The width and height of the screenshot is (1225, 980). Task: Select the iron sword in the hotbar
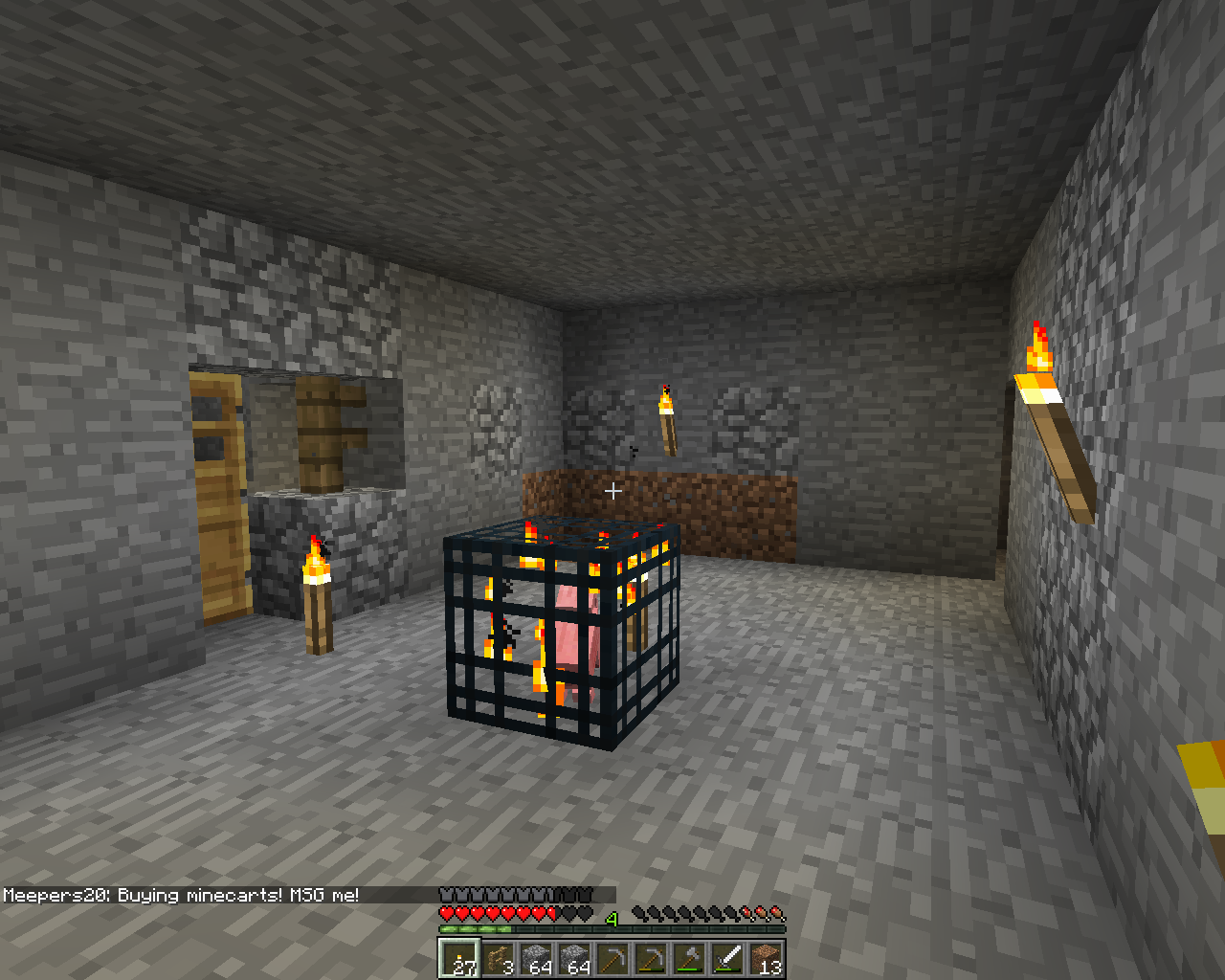click(x=726, y=957)
